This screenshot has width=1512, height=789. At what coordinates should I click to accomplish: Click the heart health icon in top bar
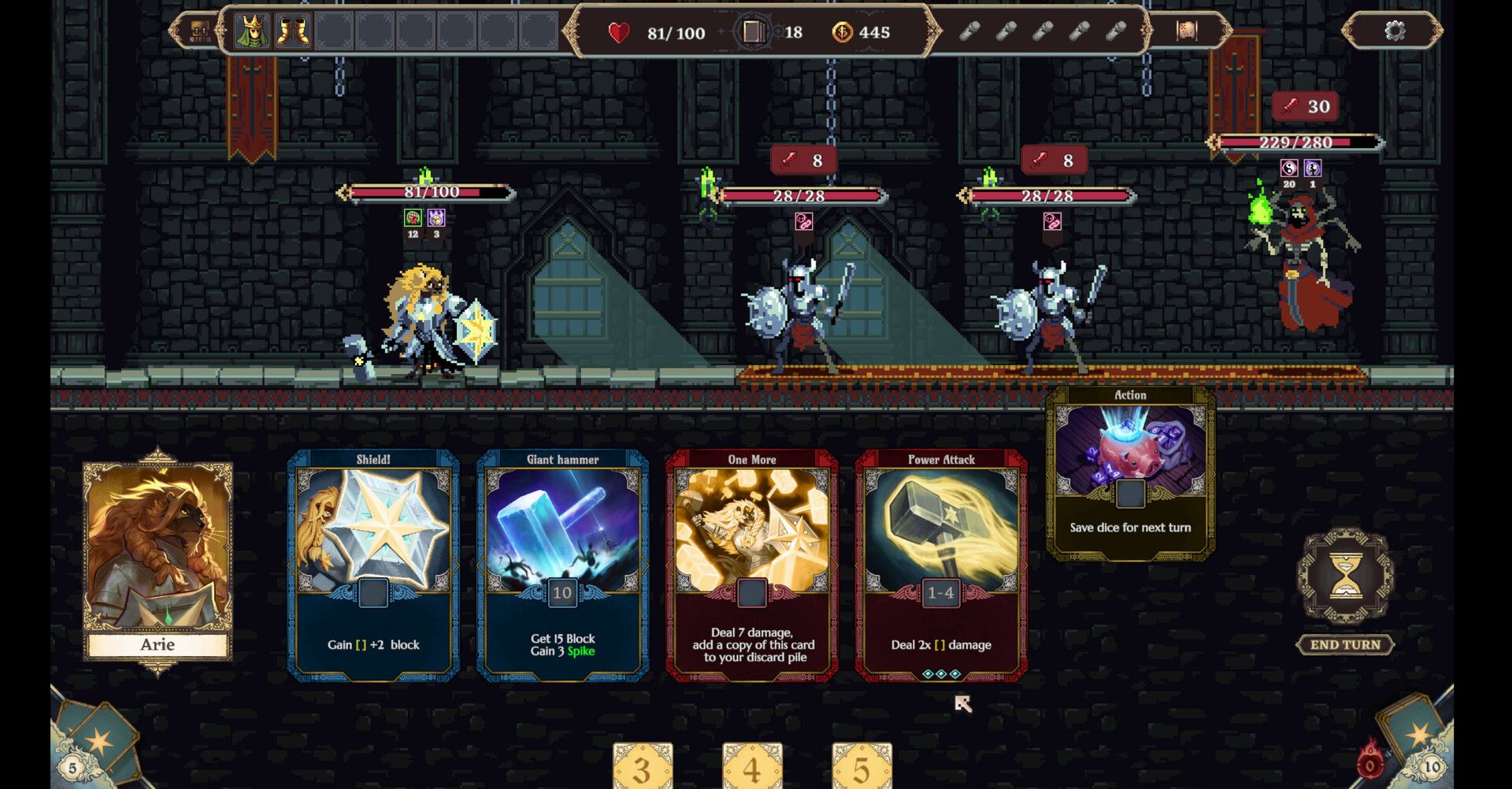click(618, 32)
